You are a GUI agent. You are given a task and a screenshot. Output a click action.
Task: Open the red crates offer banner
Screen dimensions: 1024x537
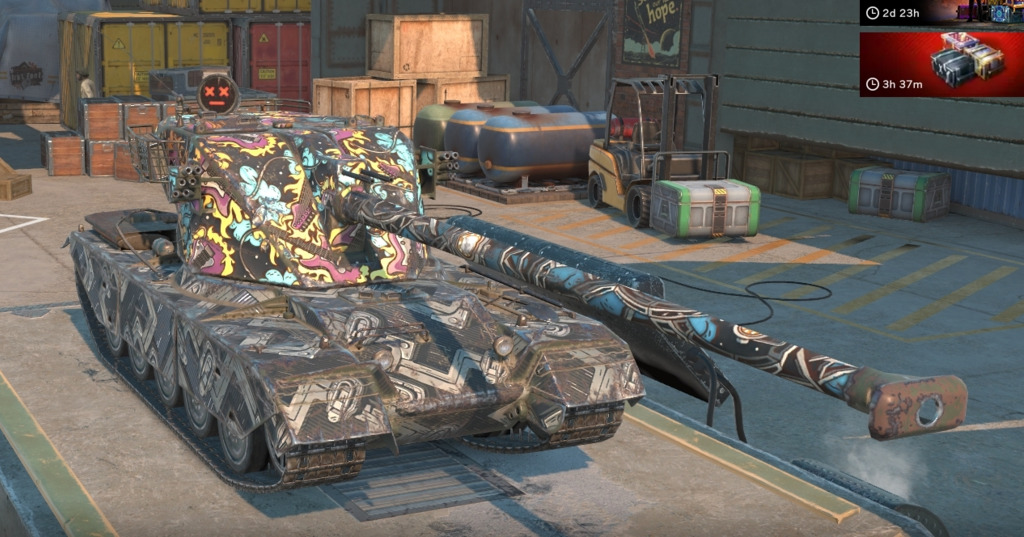point(940,64)
